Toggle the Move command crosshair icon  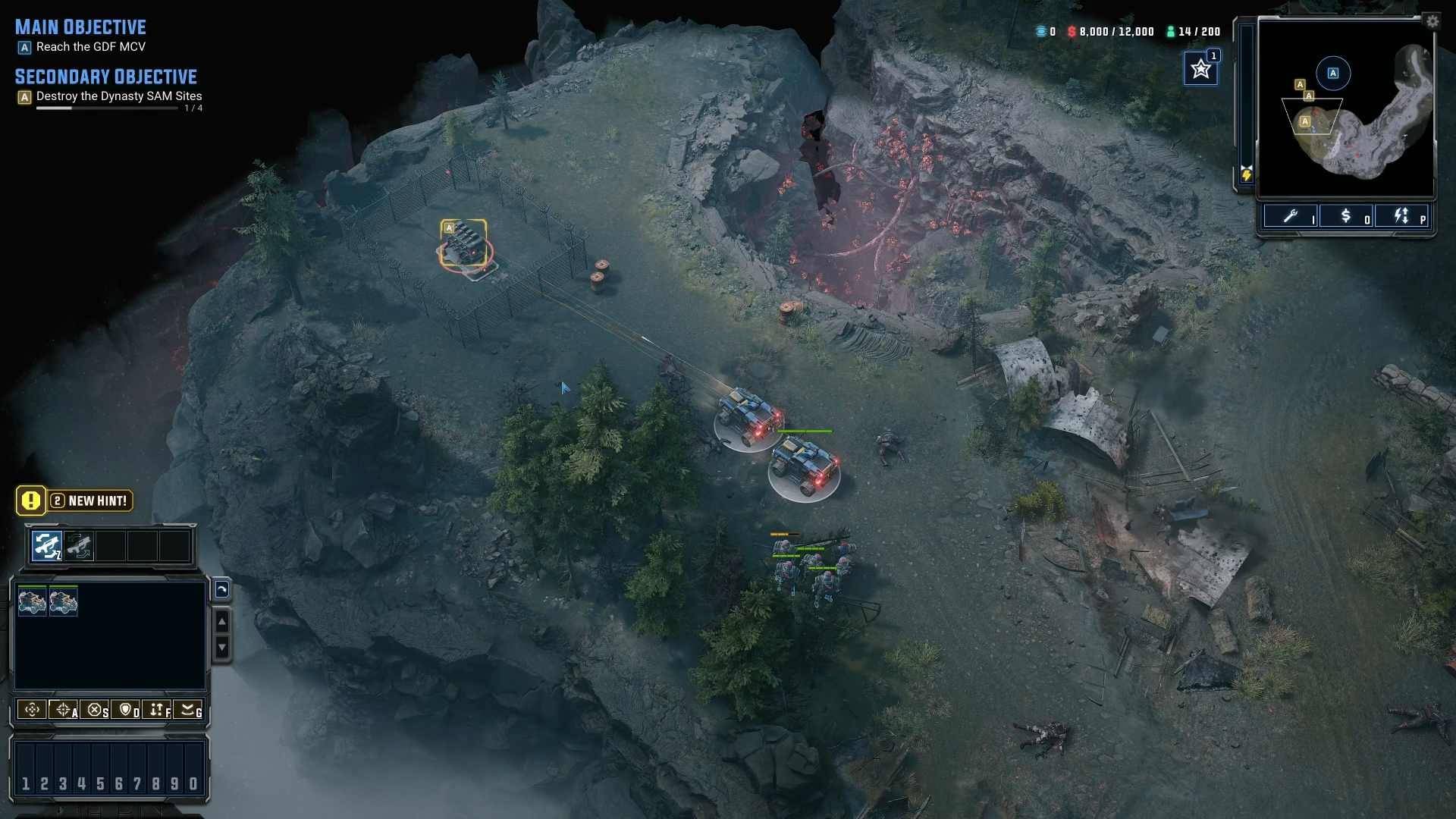32,710
